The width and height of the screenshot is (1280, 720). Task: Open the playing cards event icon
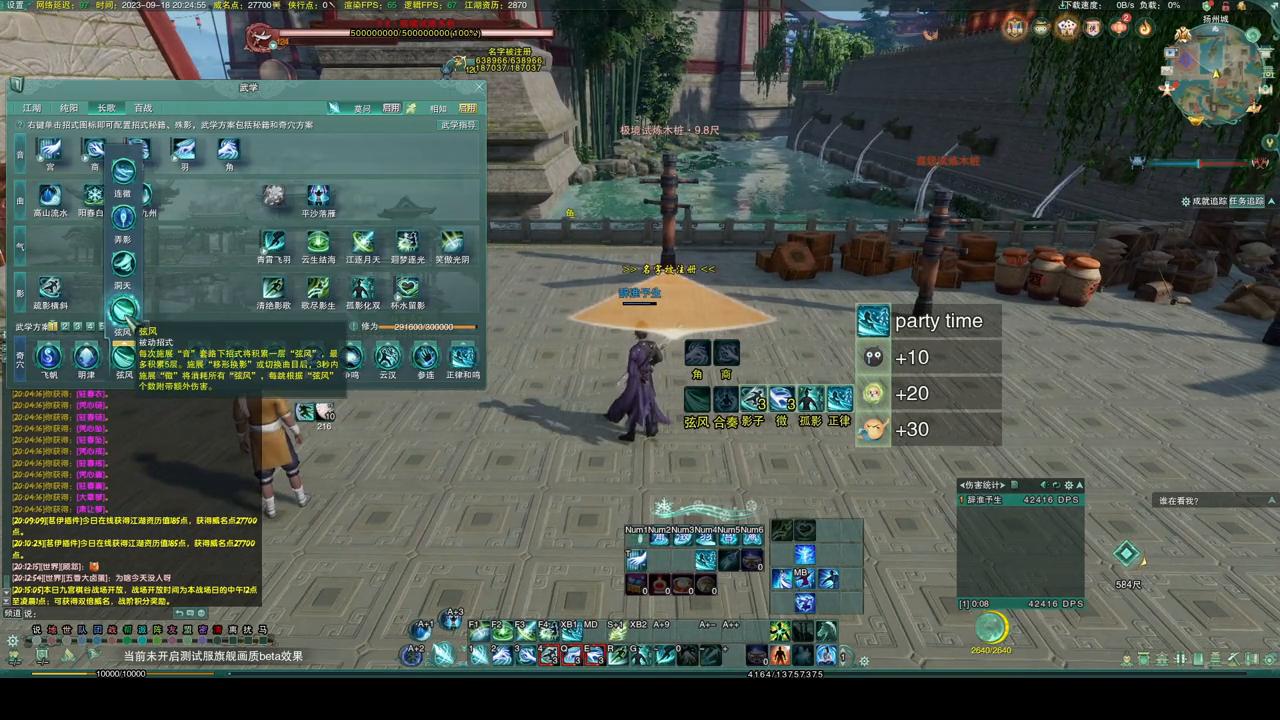coord(1067,28)
